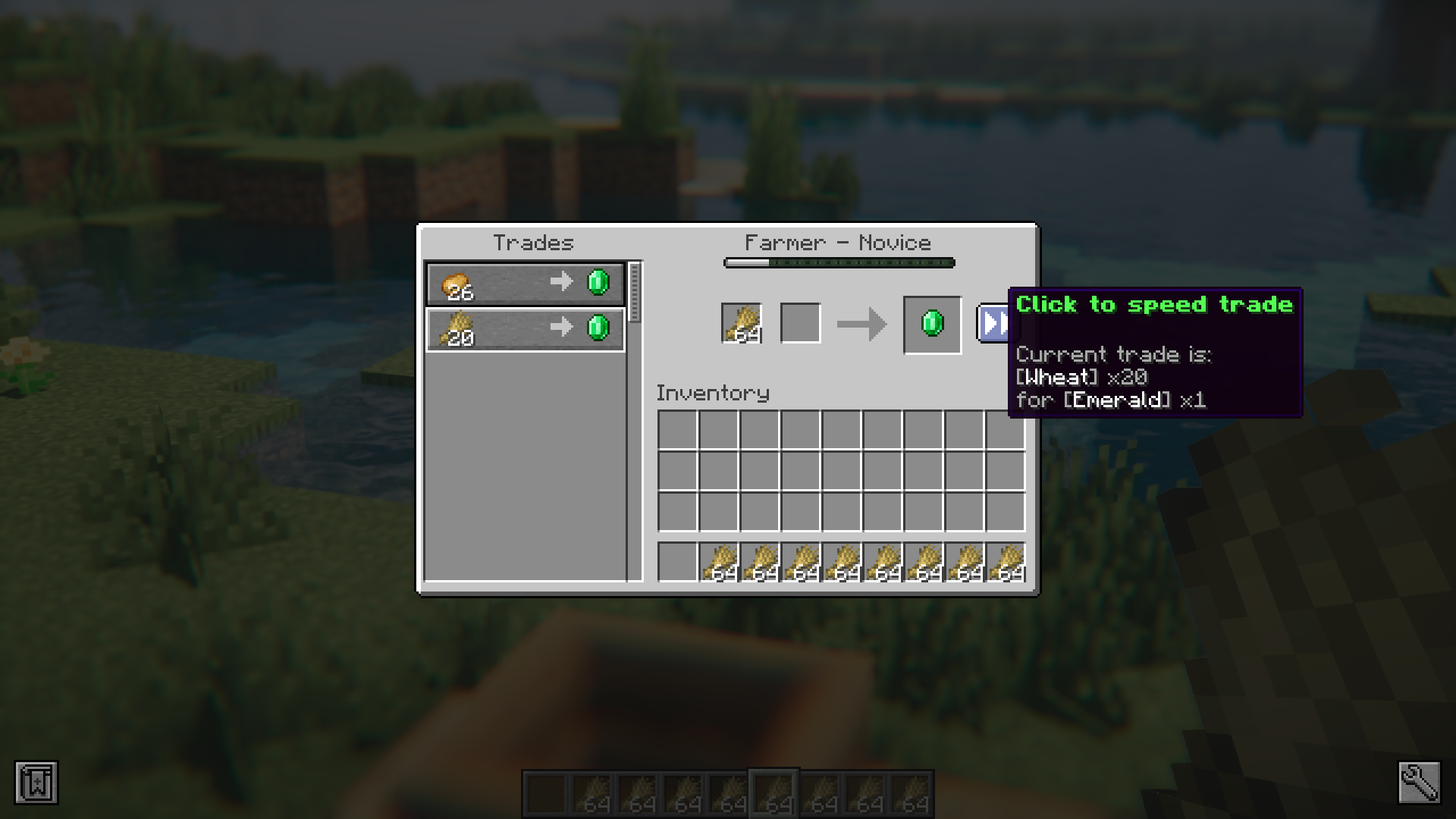
Task: Take the emerald from the result slot
Action: 932,325
